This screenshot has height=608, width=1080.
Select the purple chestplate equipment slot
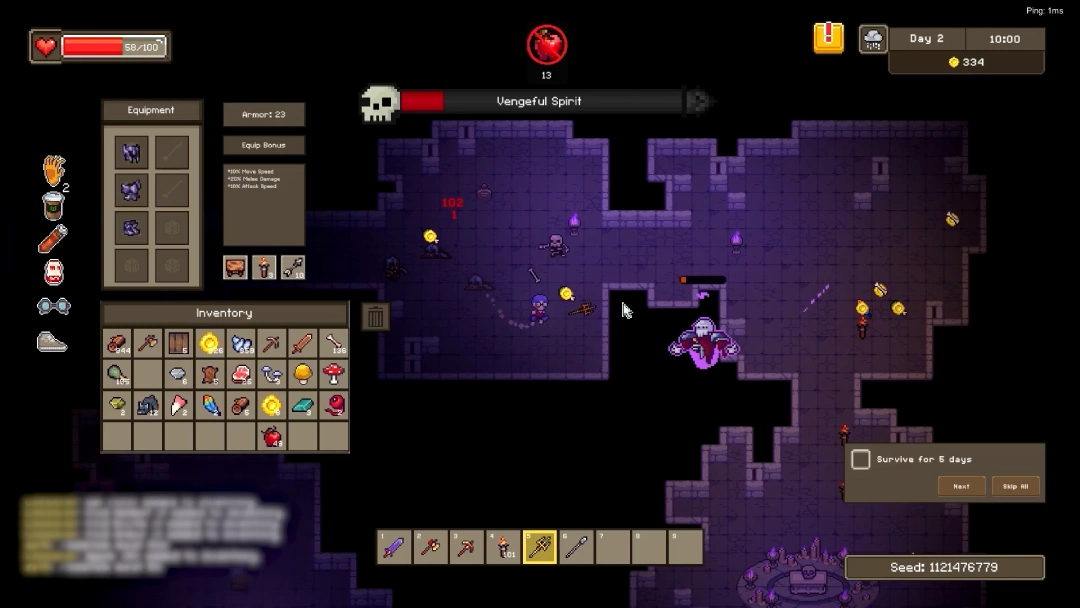pos(132,190)
